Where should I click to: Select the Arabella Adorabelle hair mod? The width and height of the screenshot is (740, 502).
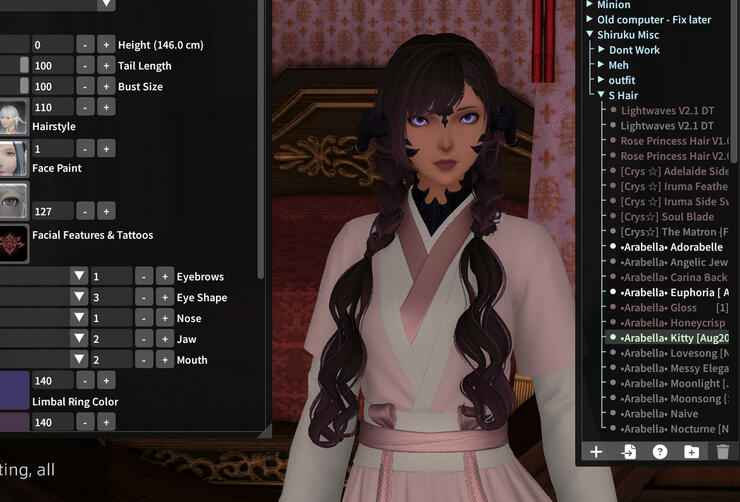point(671,247)
